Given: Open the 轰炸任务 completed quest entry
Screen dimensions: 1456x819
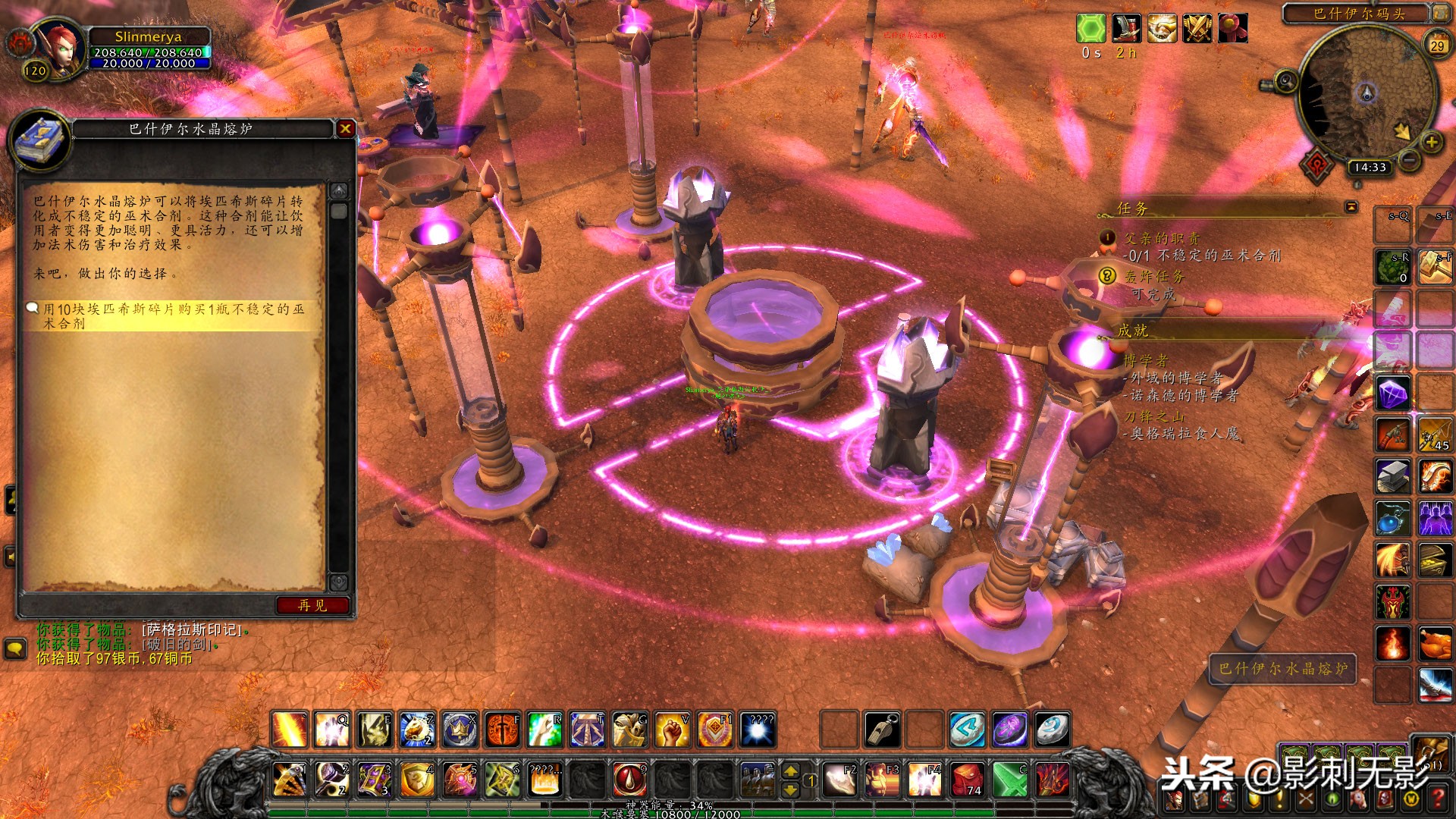Looking at the screenshot, I should 1153,277.
